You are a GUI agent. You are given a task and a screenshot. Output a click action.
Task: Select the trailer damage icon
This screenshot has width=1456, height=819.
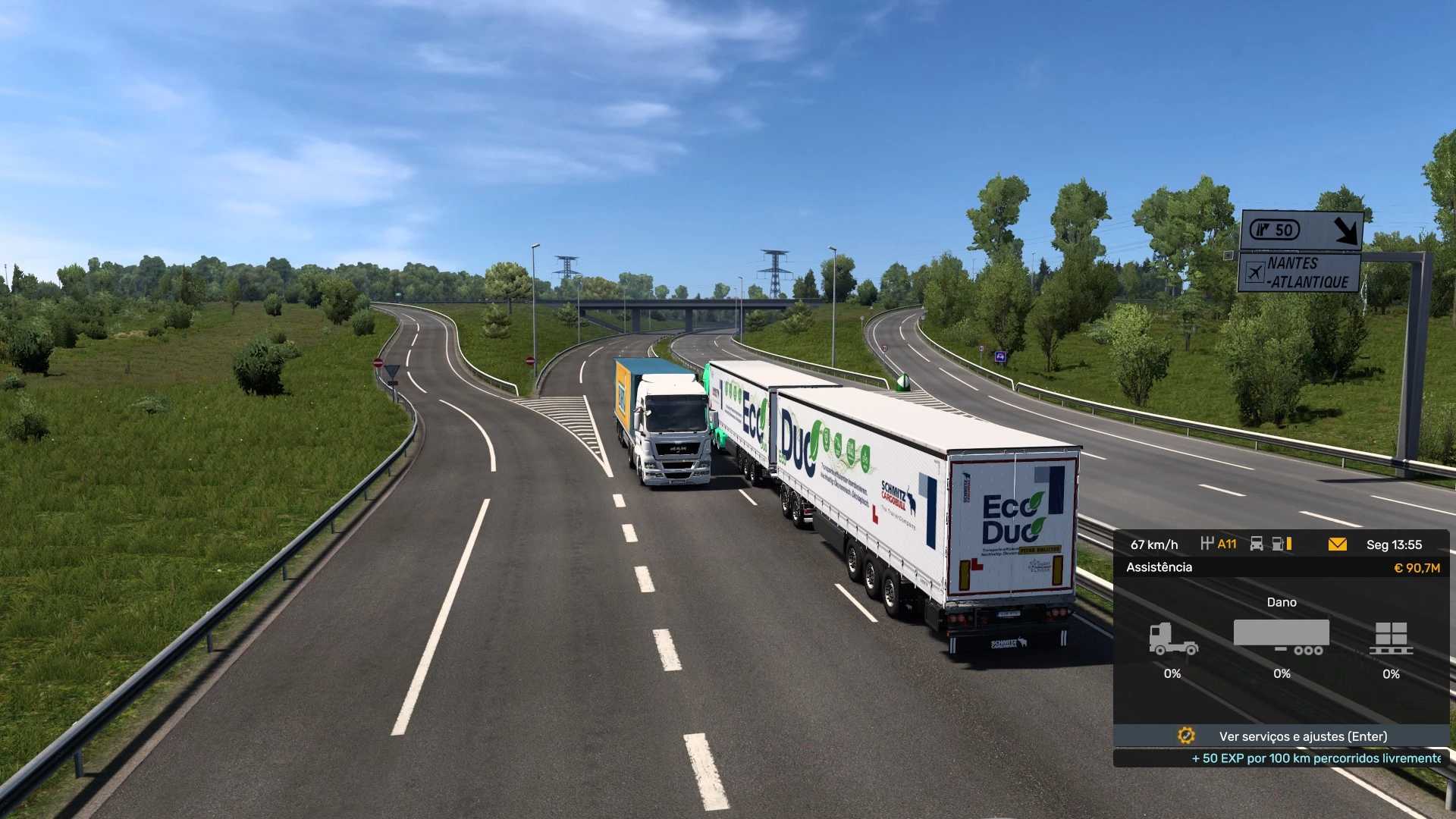1282,637
